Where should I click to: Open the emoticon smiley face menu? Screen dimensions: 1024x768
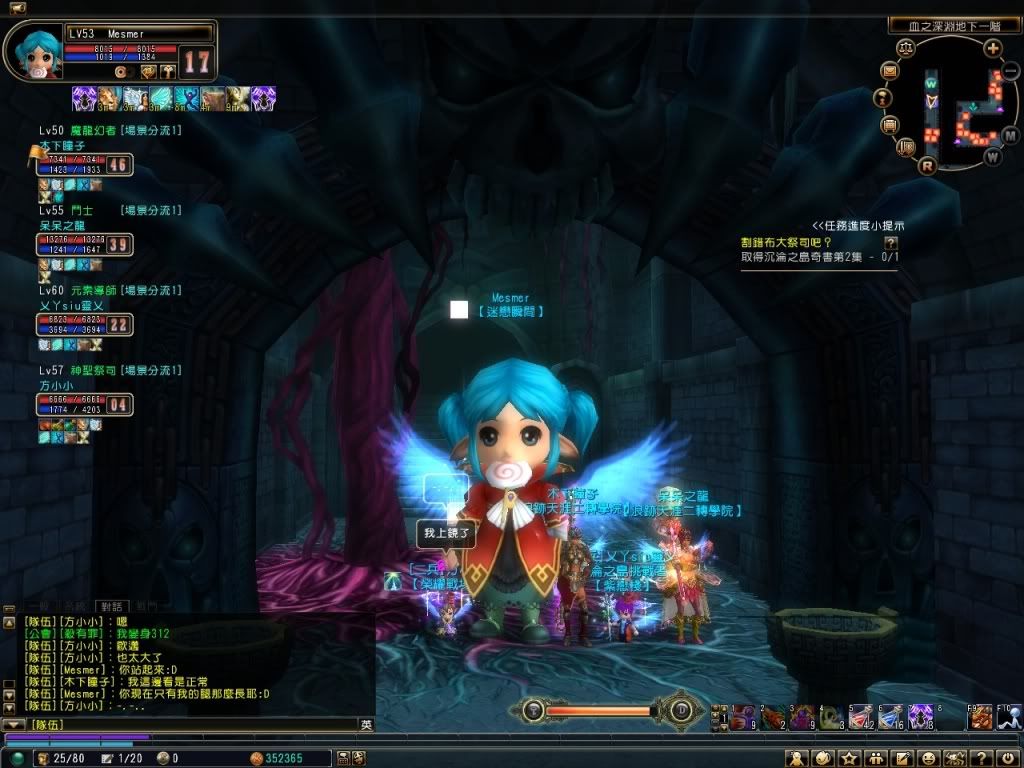click(927, 758)
